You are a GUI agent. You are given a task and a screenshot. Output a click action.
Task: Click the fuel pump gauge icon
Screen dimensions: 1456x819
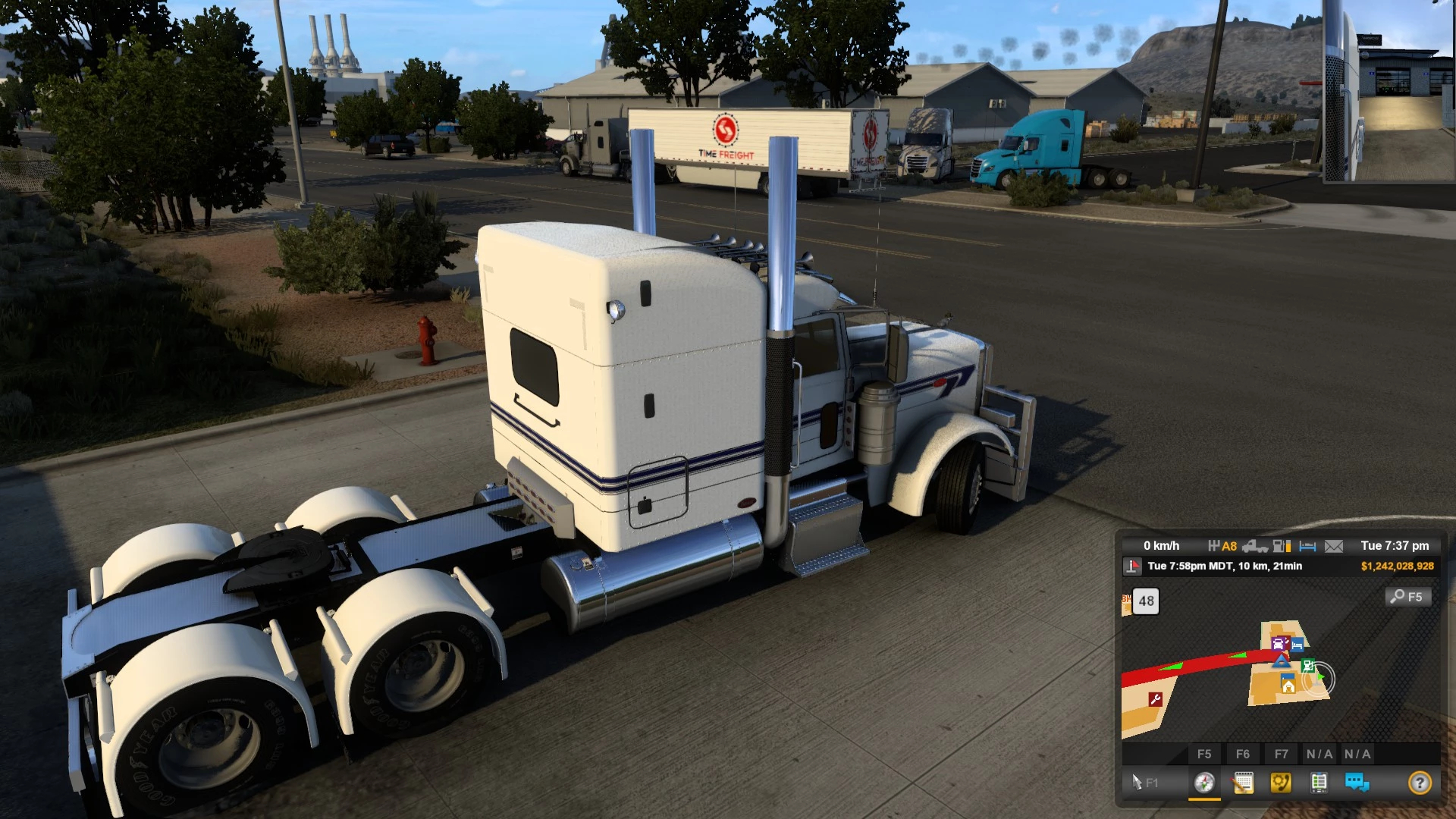(1282, 546)
